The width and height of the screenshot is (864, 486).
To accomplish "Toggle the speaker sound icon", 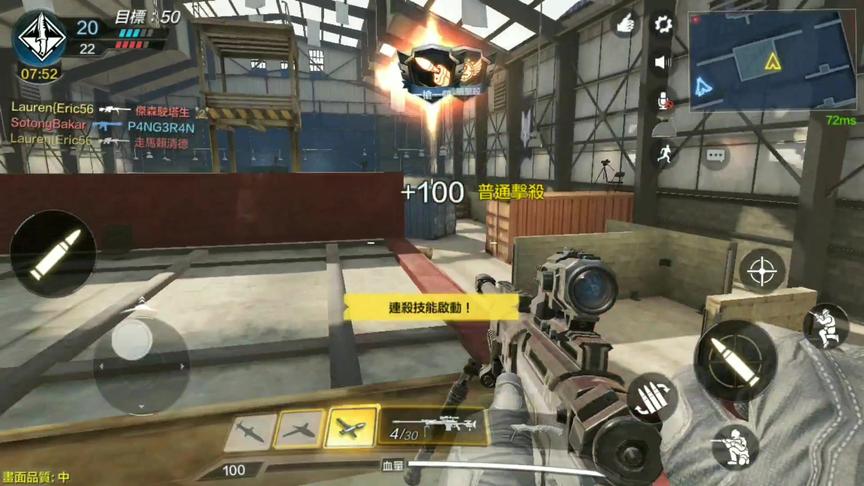I will click(x=661, y=62).
